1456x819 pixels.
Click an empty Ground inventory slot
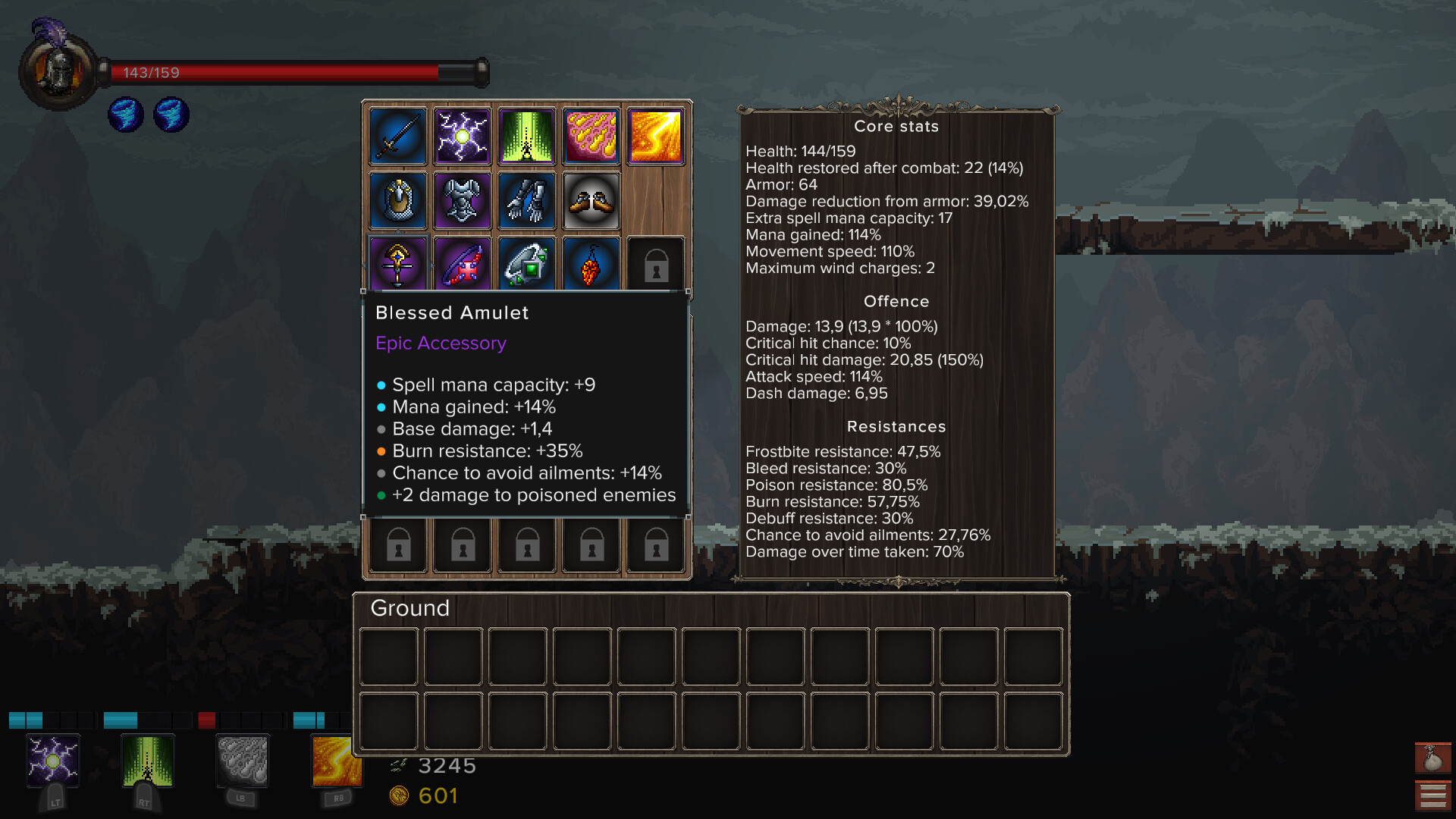tap(388, 656)
